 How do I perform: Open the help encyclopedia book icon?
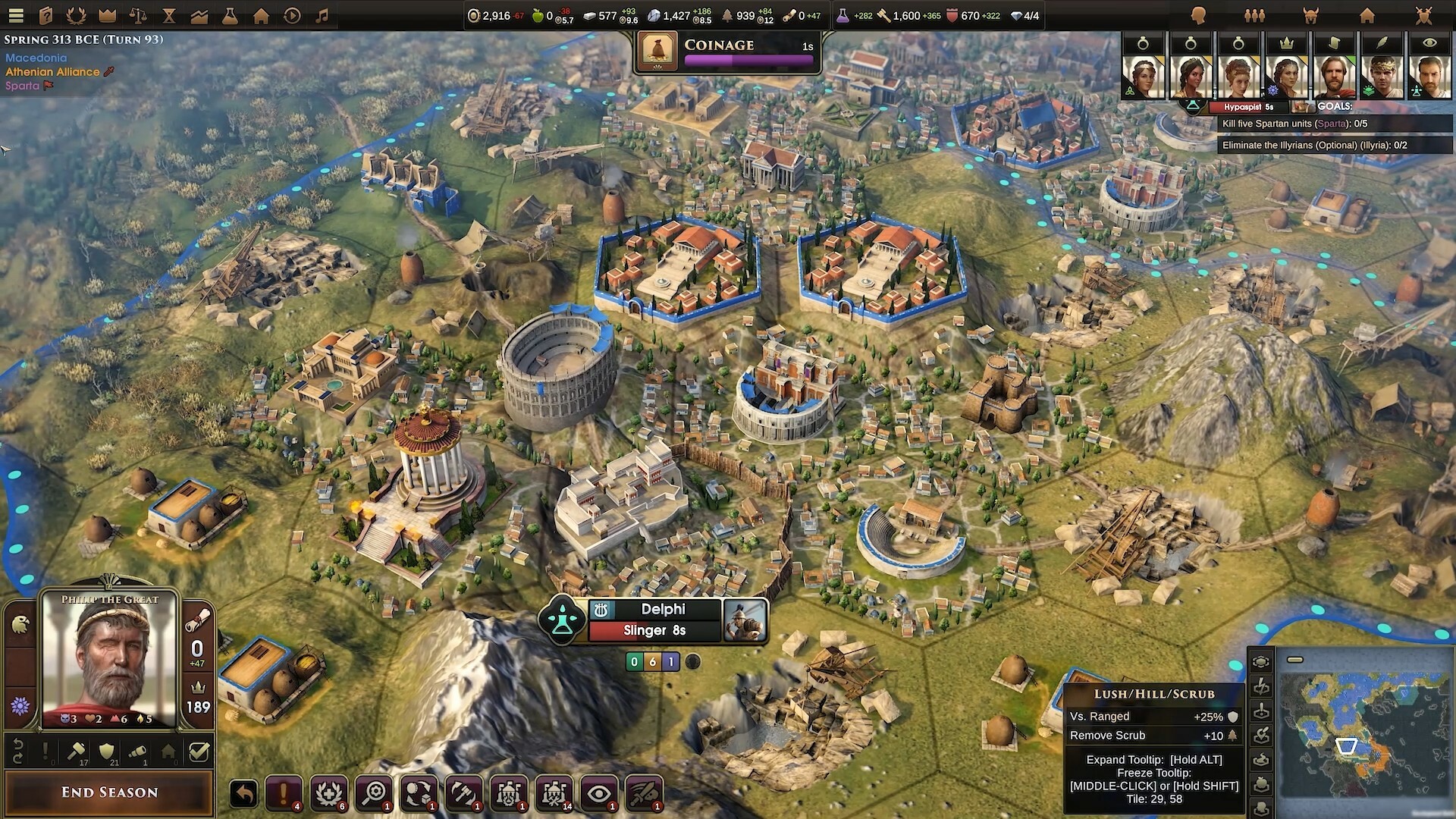(x=45, y=14)
